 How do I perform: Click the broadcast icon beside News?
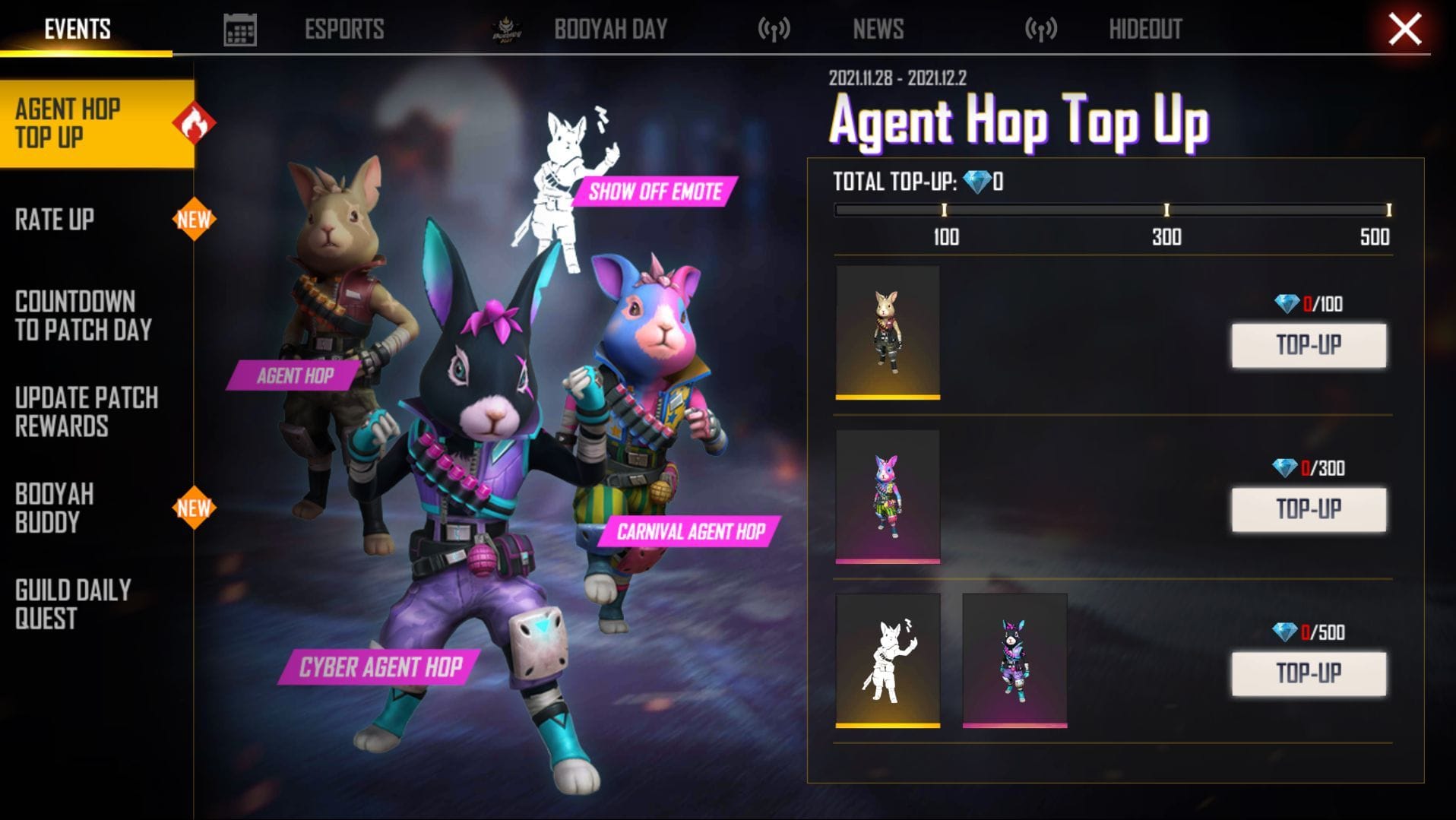click(x=773, y=28)
